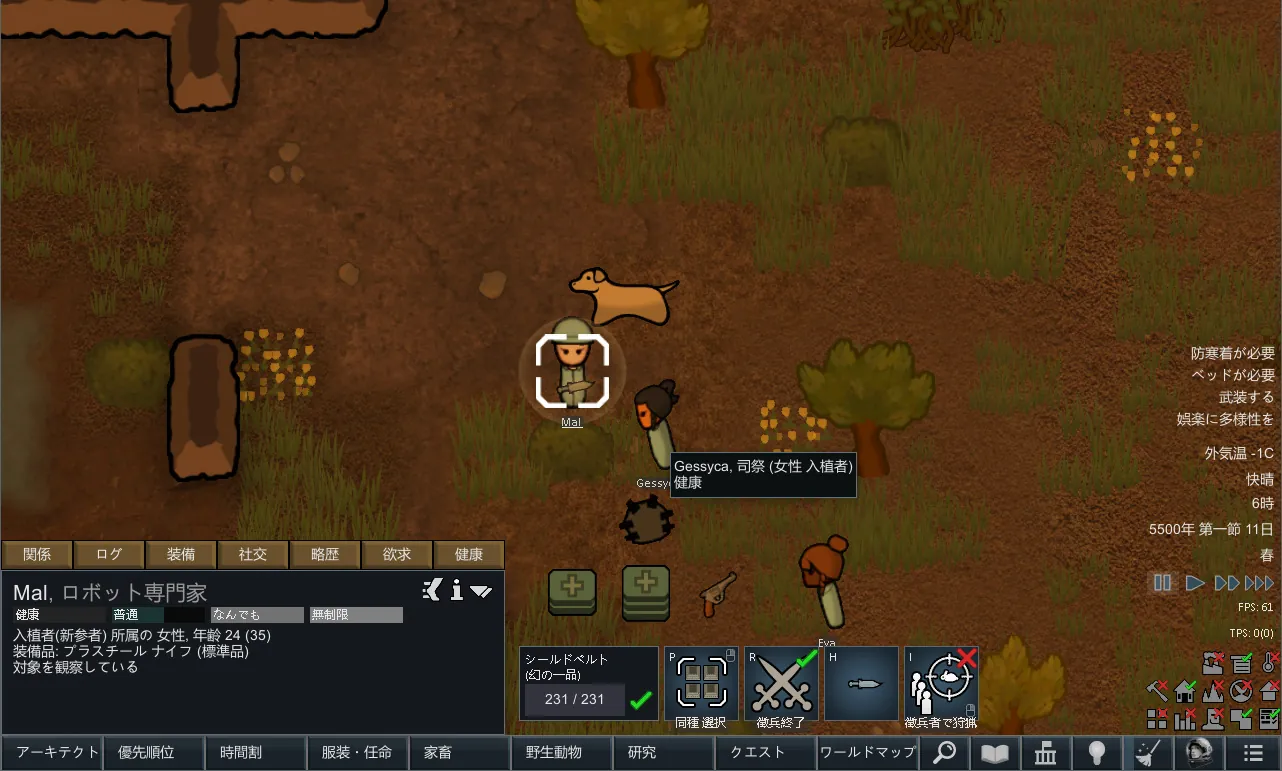View the 欲求 needs tab
The width and height of the screenshot is (1282, 771).
click(397, 554)
